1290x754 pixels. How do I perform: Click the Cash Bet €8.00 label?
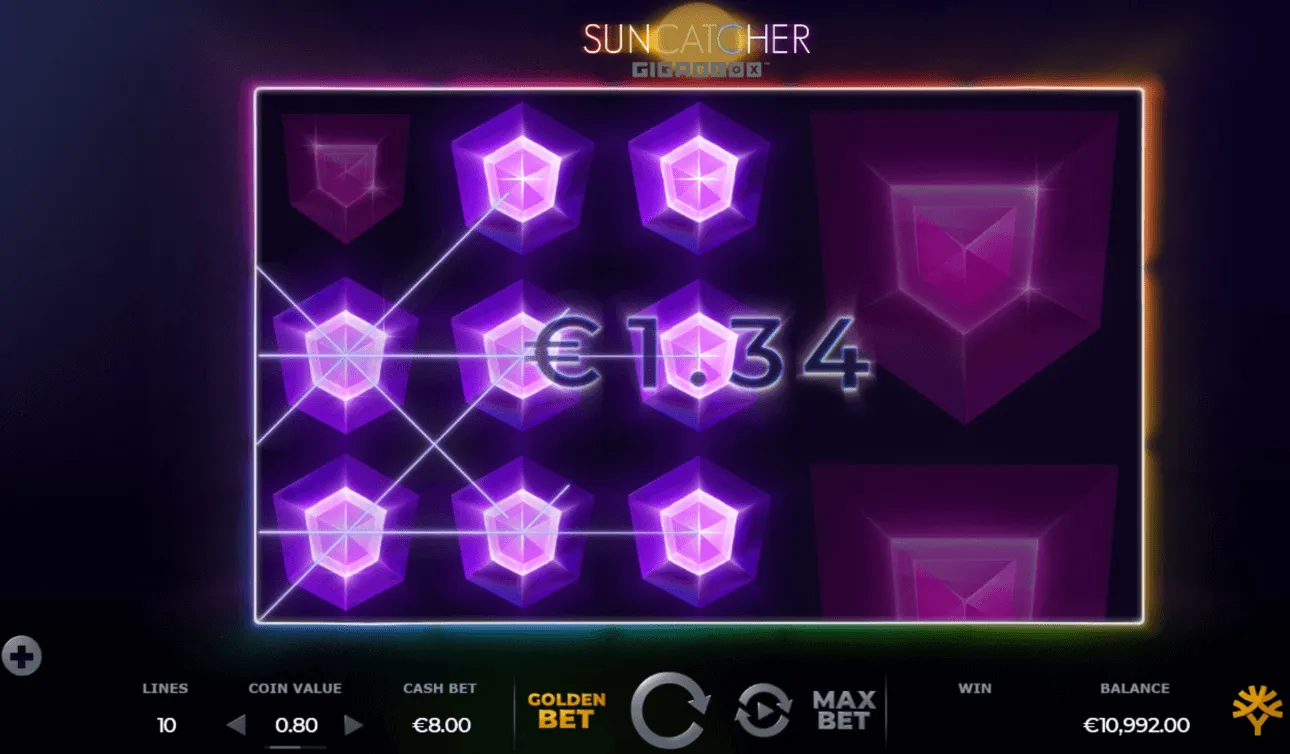click(x=440, y=706)
